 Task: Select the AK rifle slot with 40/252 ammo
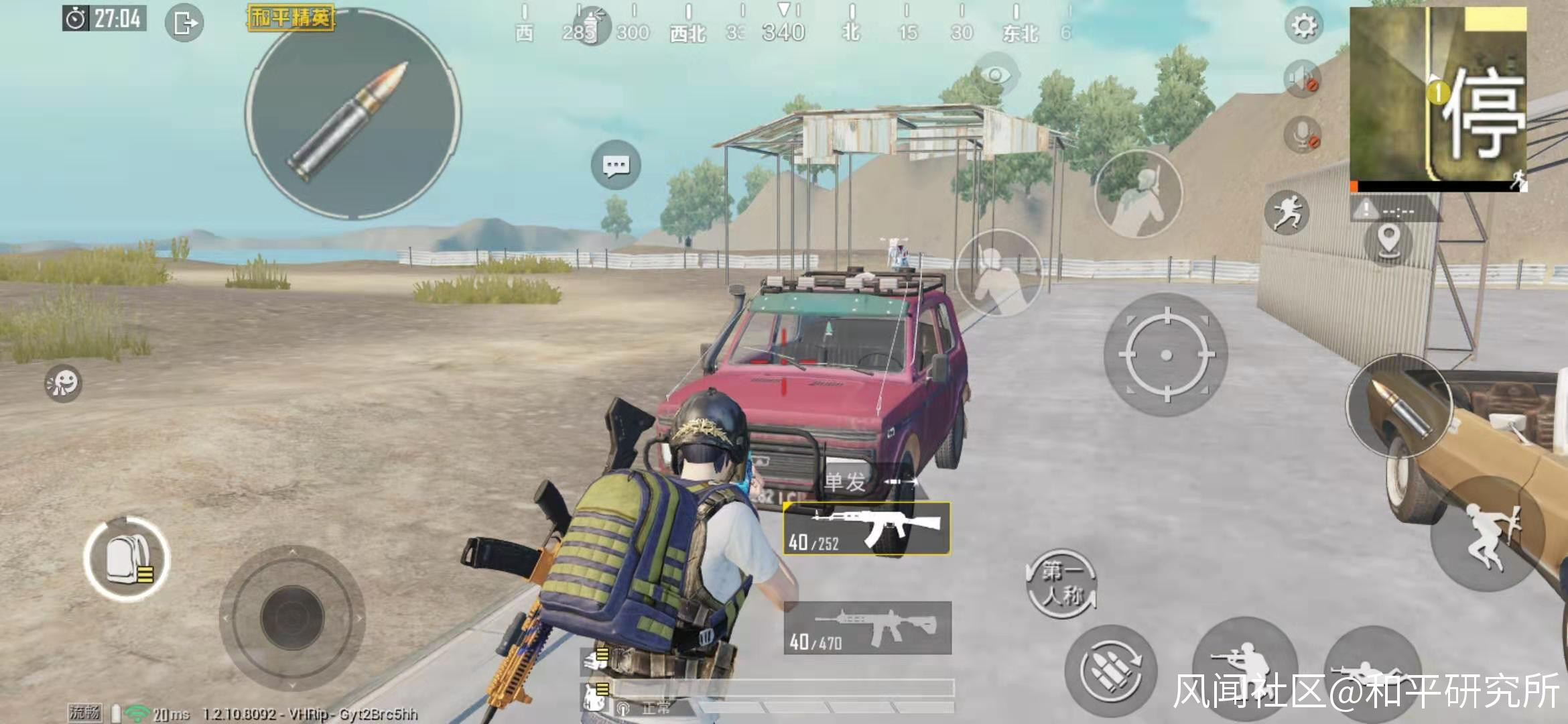867,529
